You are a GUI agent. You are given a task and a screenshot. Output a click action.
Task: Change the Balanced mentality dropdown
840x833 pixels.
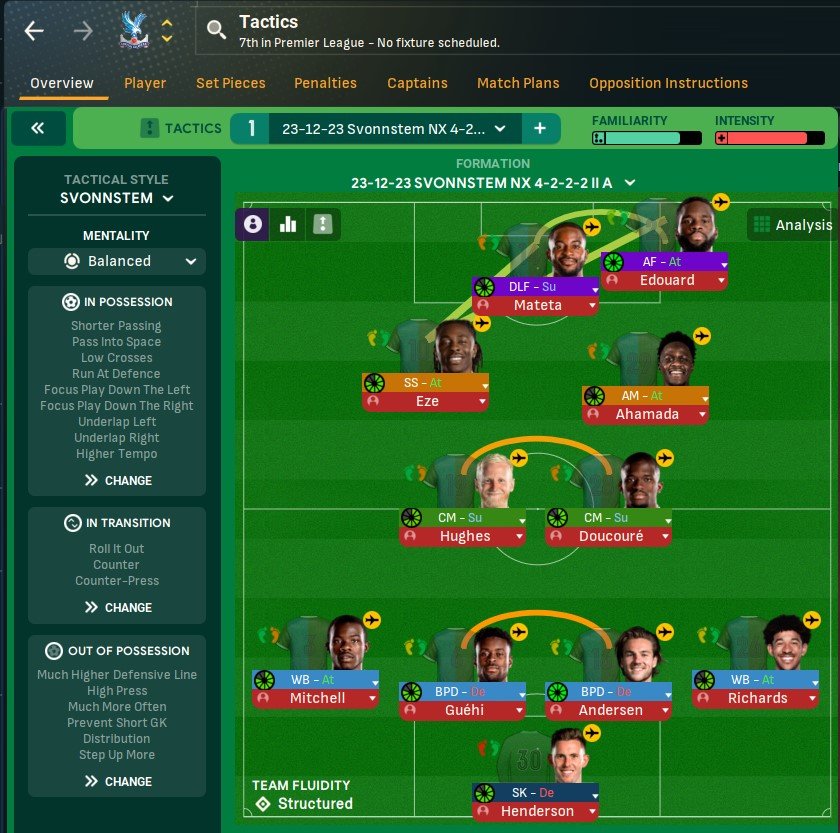pos(116,261)
